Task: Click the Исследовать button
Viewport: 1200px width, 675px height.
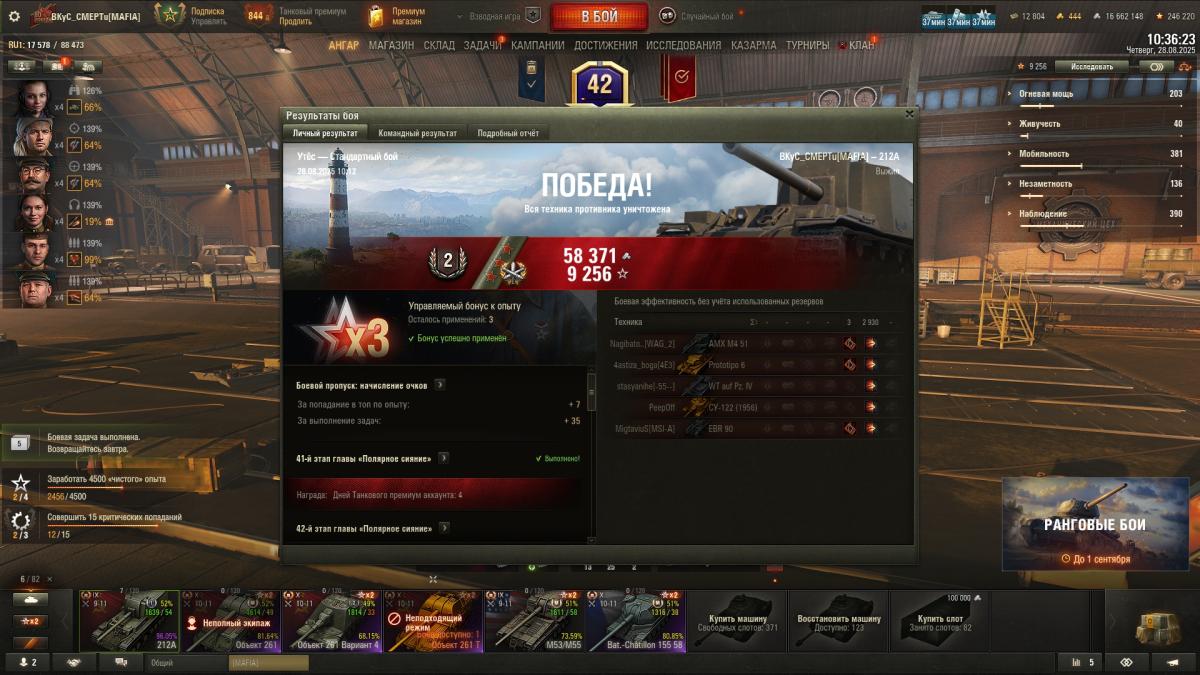Action: click(1091, 66)
